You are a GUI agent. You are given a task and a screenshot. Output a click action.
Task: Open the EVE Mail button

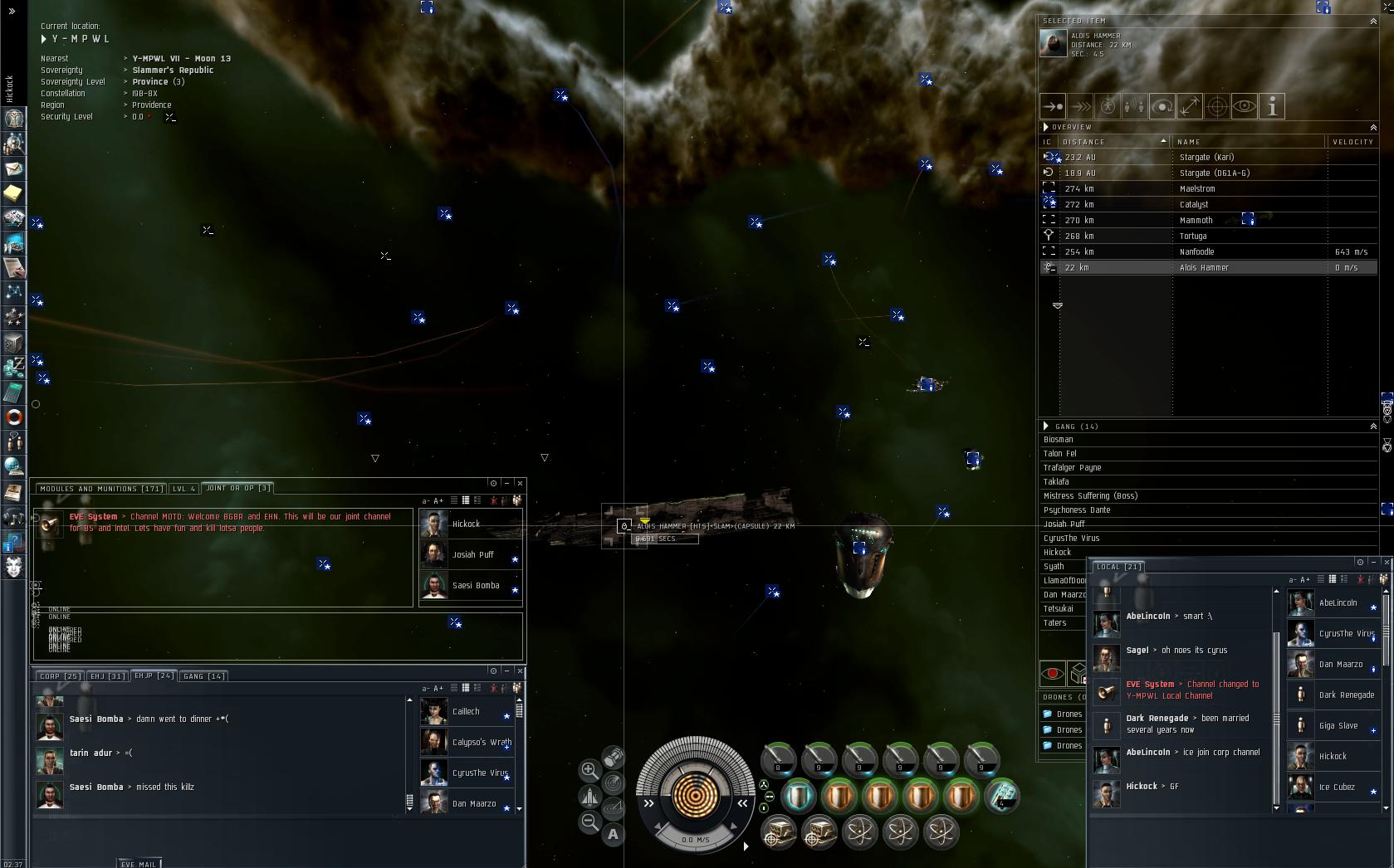click(x=139, y=864)
